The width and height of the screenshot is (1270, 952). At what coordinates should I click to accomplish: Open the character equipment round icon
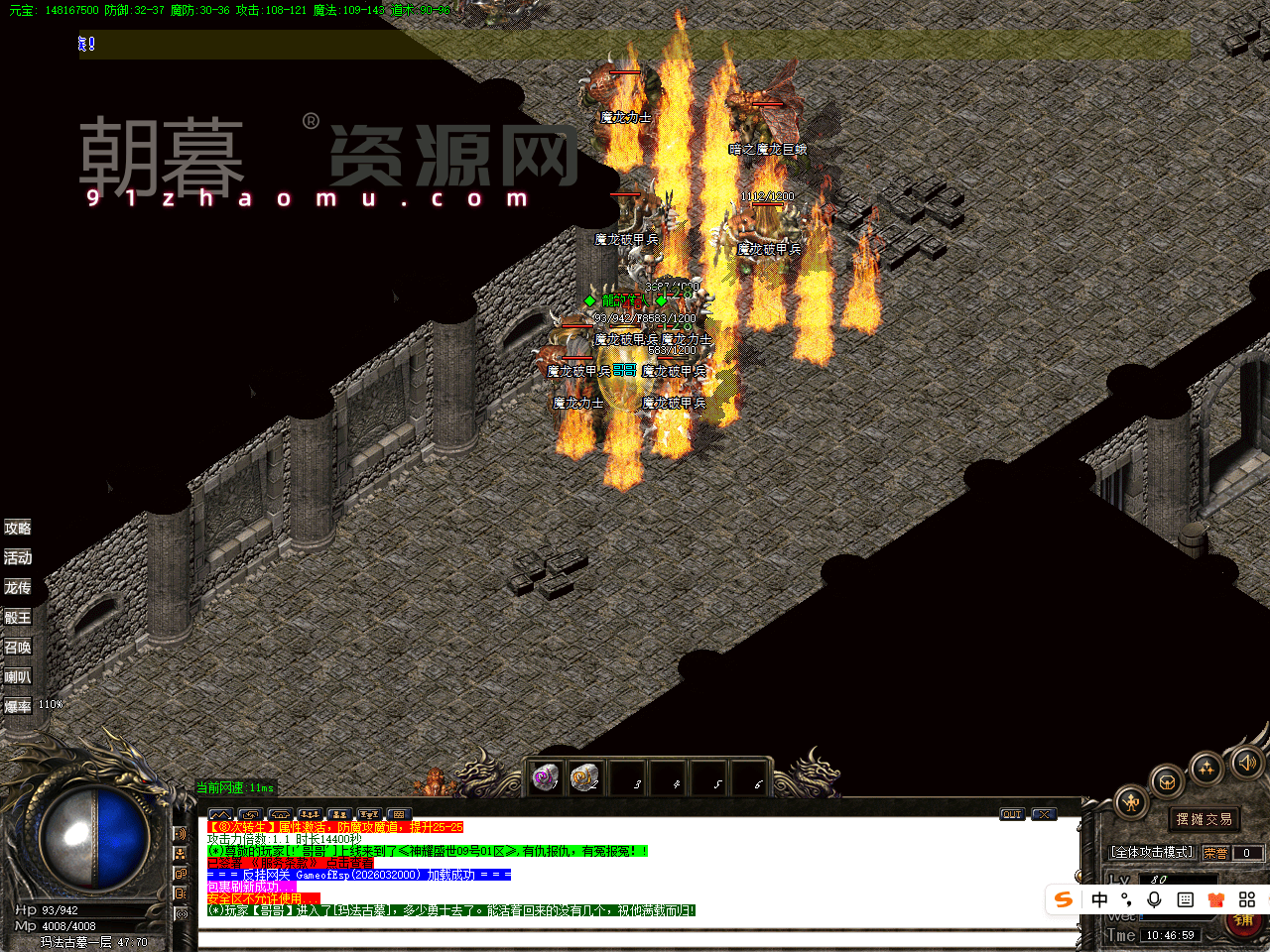coord(1131,803)
